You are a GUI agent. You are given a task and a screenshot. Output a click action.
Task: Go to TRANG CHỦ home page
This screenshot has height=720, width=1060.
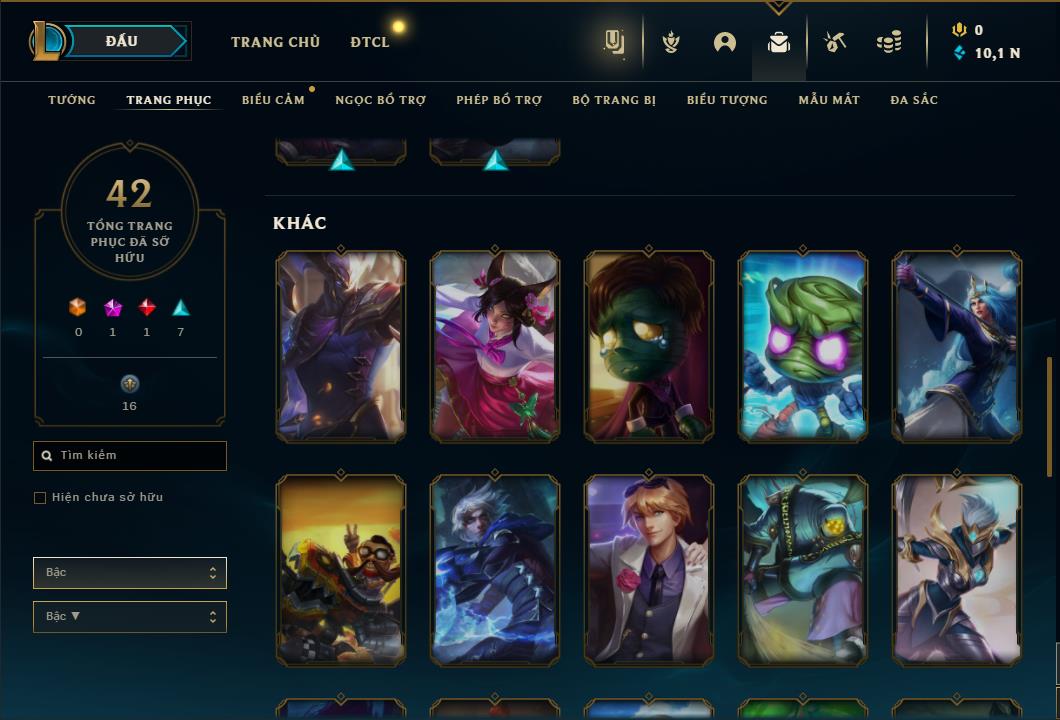(x=275, y=42)
